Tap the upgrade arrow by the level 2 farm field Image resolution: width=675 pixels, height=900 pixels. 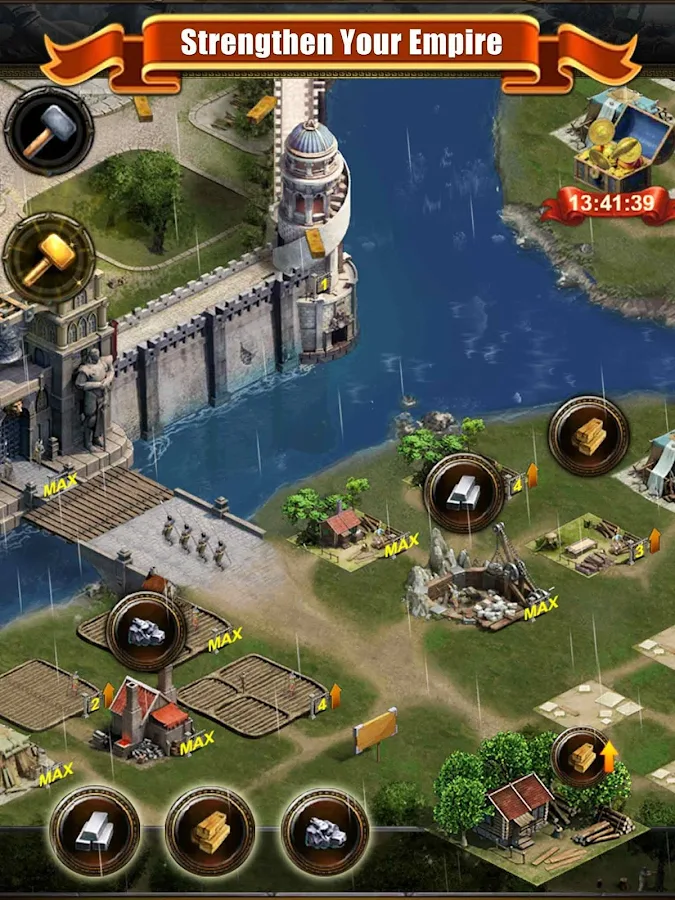pos(109,694)
